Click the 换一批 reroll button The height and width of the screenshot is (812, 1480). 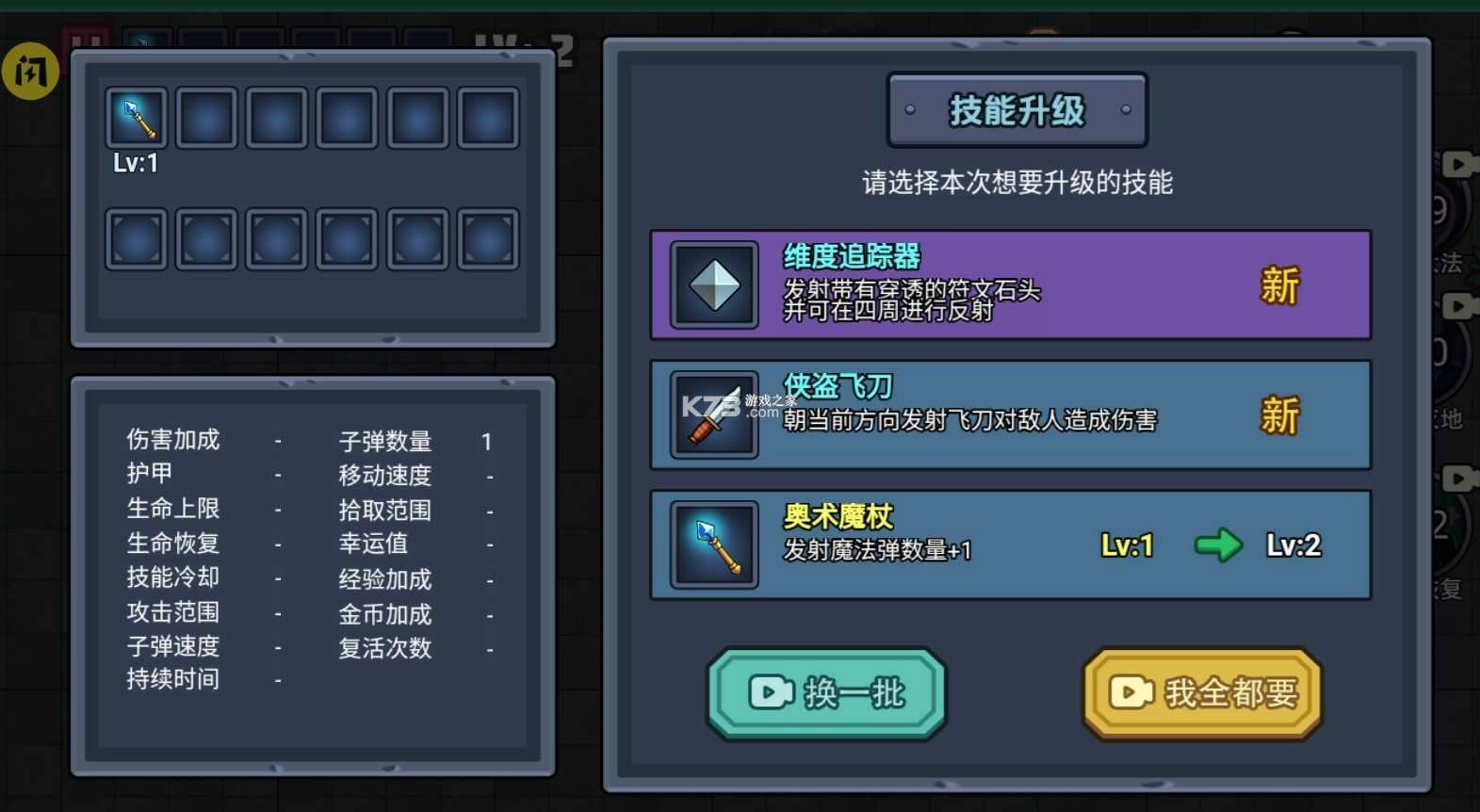click(x=826, y=693)
